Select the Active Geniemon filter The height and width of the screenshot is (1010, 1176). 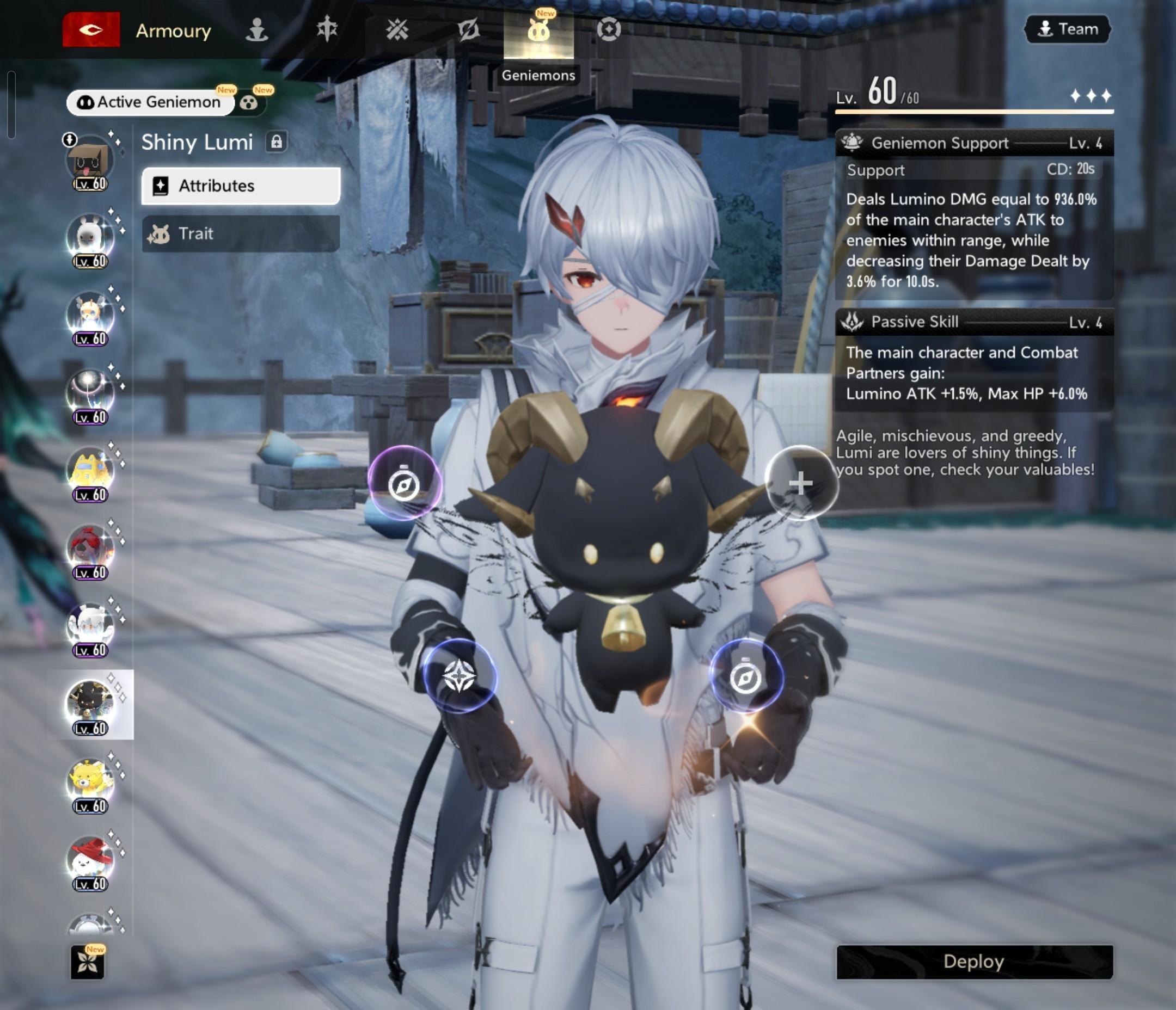pyautogui.click(x=150, y=102)
